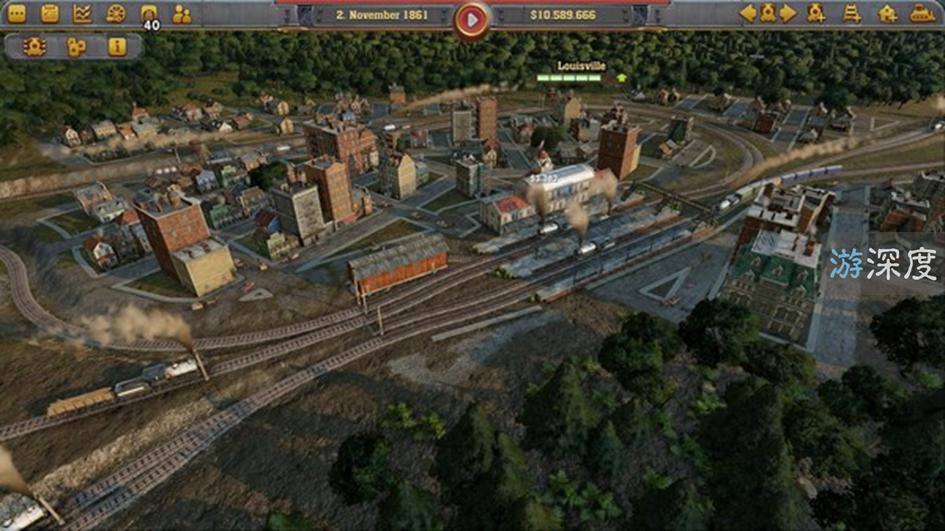The image size is (945, 531).
Task: Open the main menu with three dots
Action: tap(17, 14)
